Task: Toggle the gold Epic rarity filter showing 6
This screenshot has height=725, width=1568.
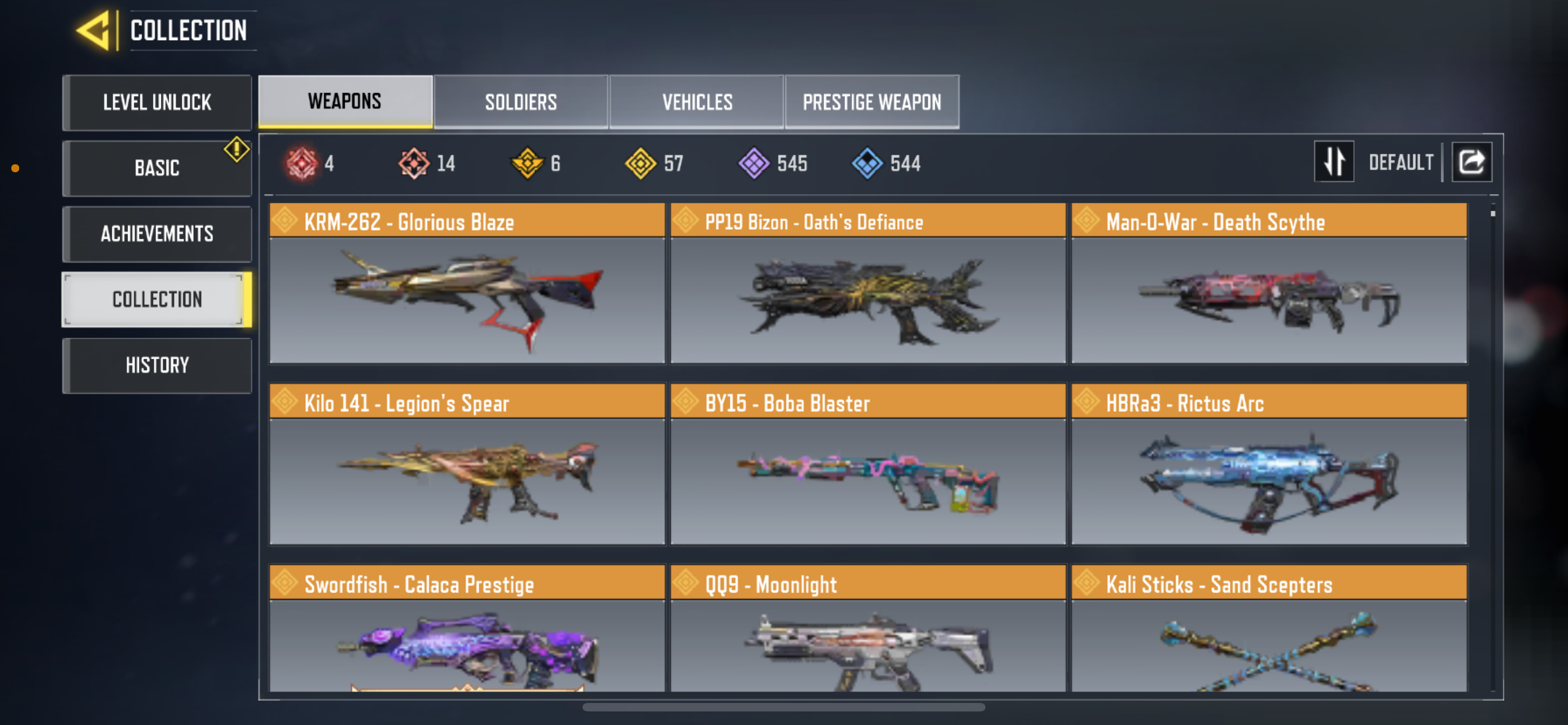Action: pos(528,163)
